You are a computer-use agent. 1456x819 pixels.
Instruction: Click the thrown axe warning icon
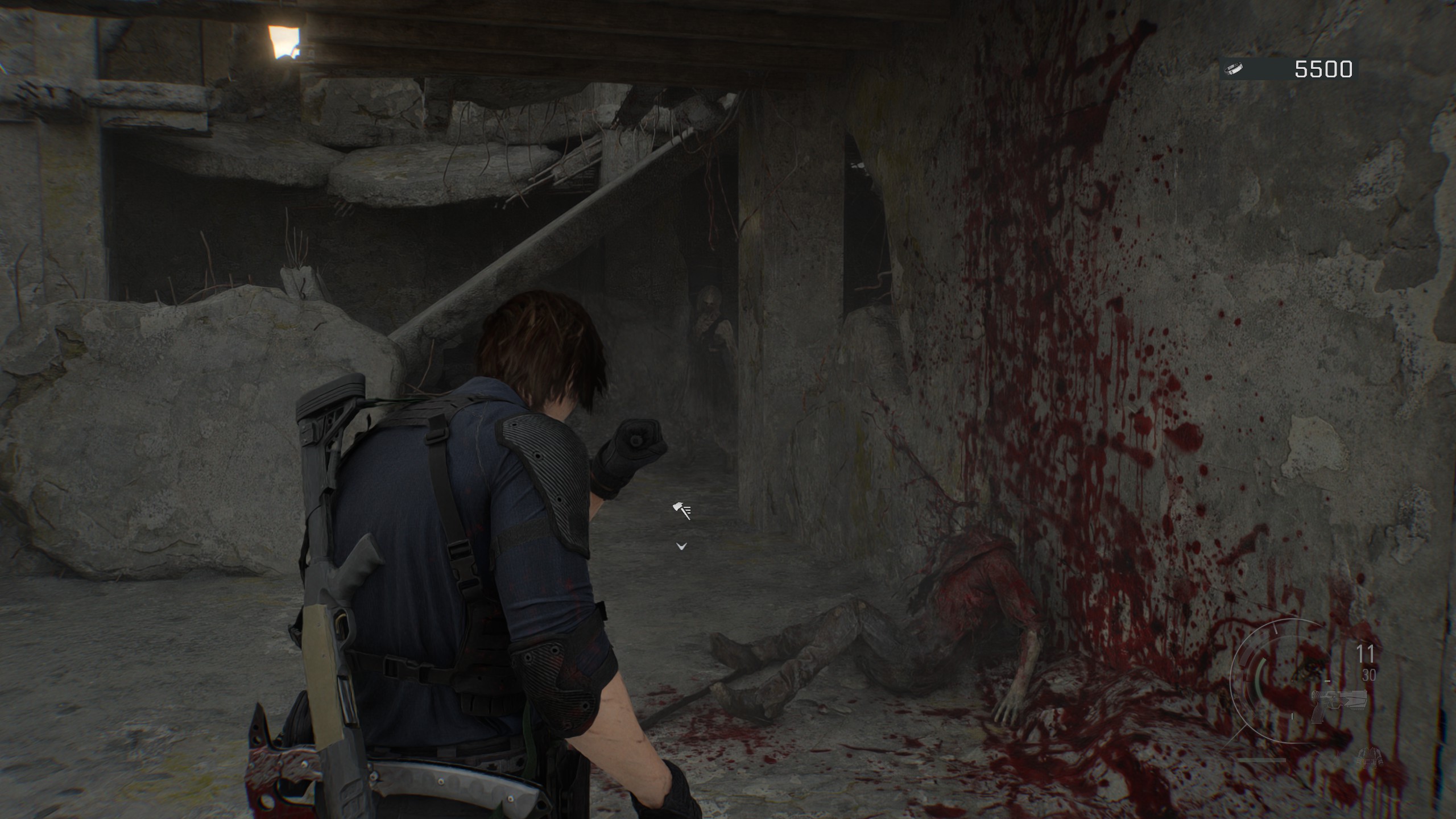681,510
